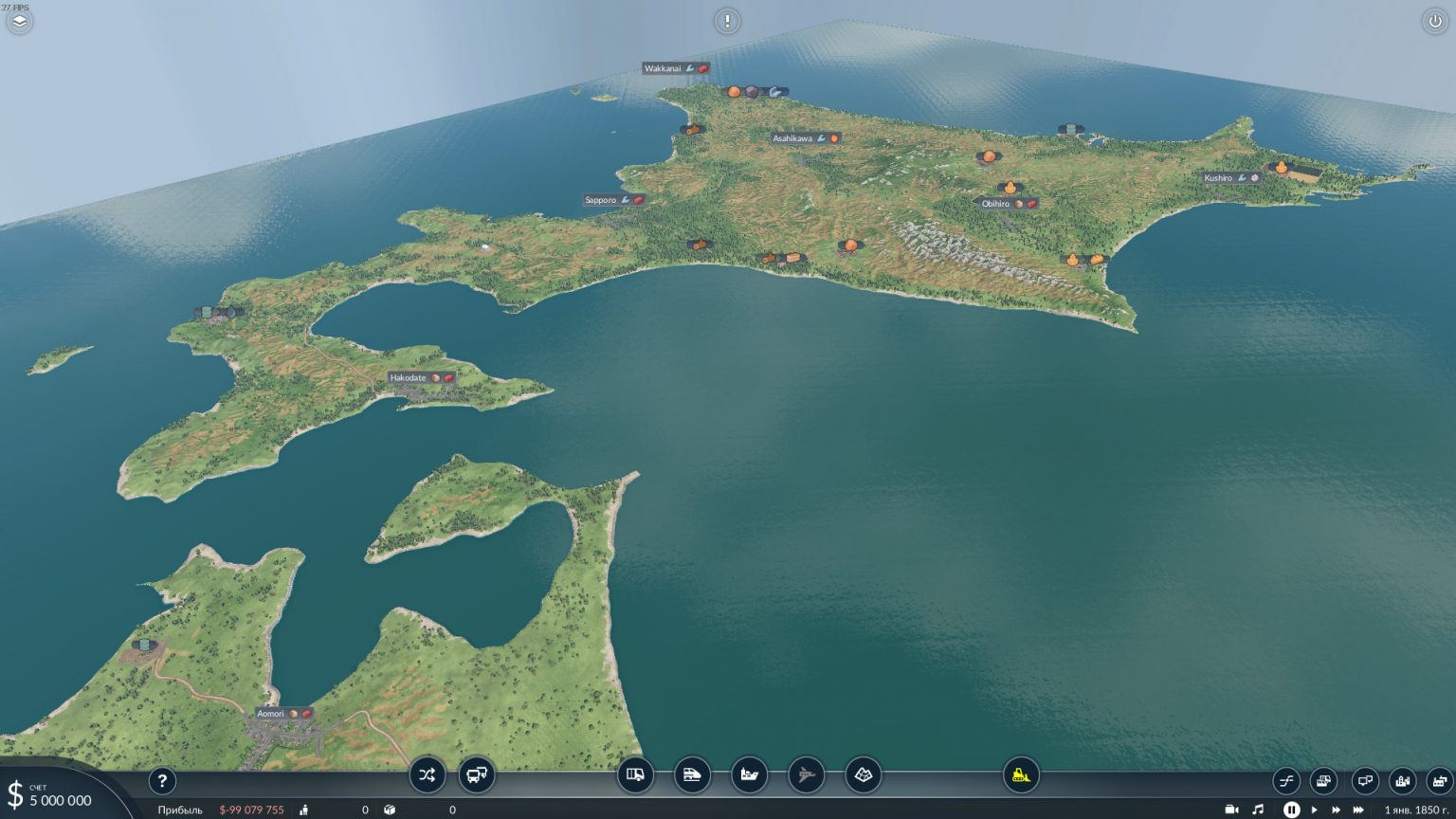This screenshot has height=819, width=1456.
Task: Open the industries overview
Action: [x=1438, y=781]
